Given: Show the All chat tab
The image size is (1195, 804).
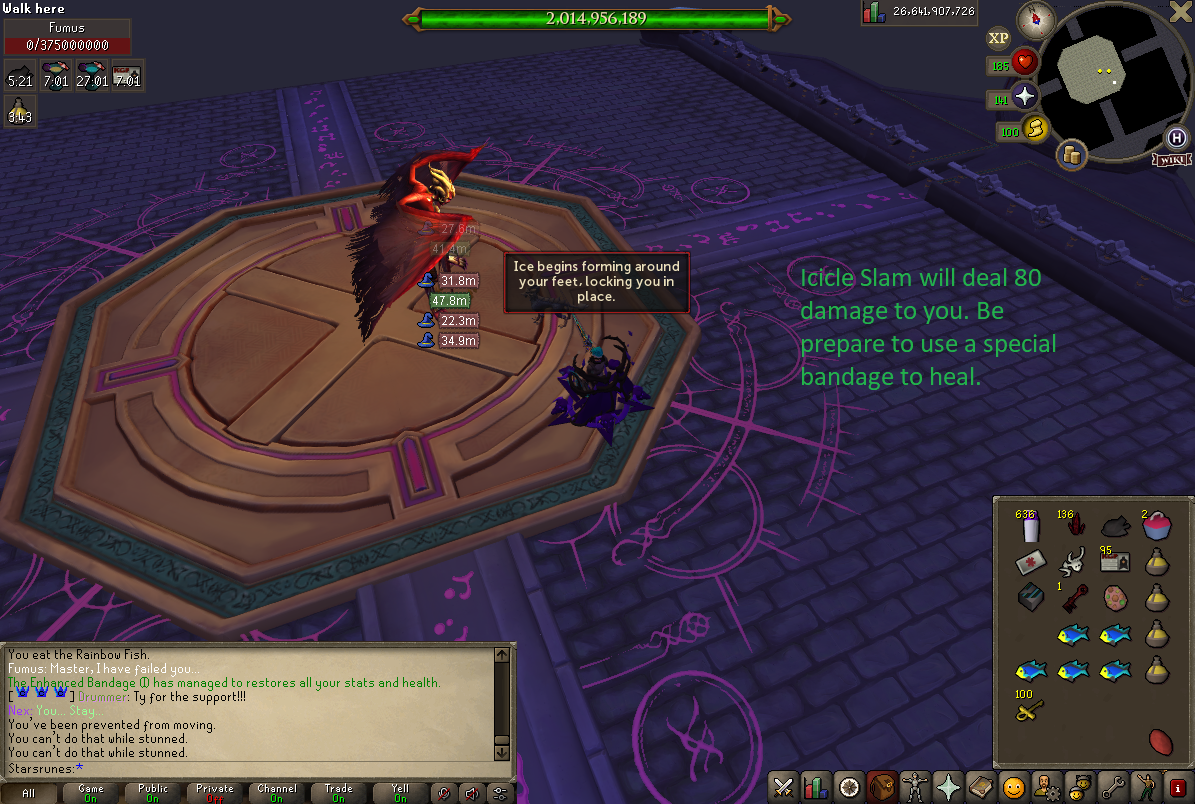Looking at the screenshot, I should coord(28,793).
